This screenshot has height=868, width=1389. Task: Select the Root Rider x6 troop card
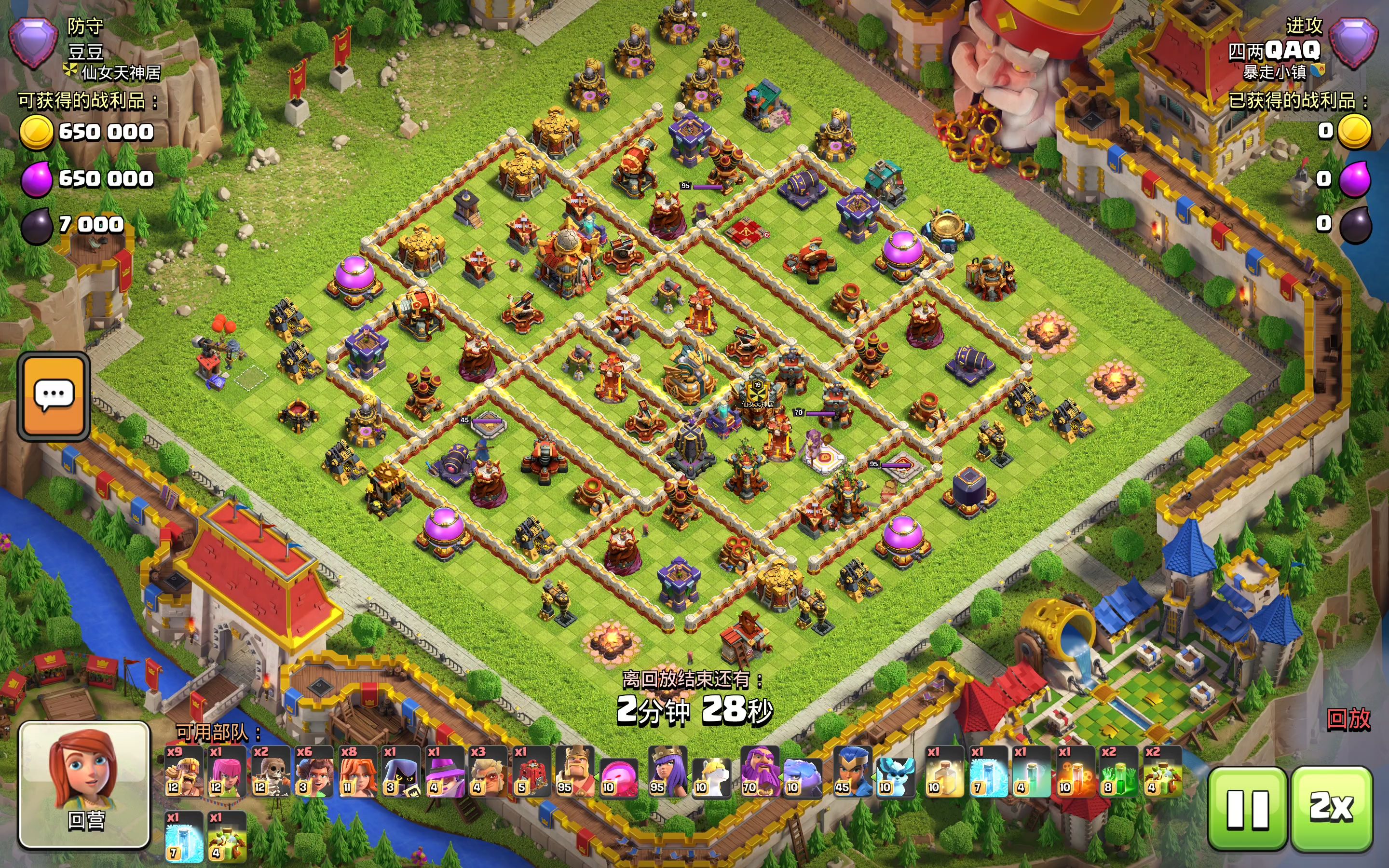[314, 772]
